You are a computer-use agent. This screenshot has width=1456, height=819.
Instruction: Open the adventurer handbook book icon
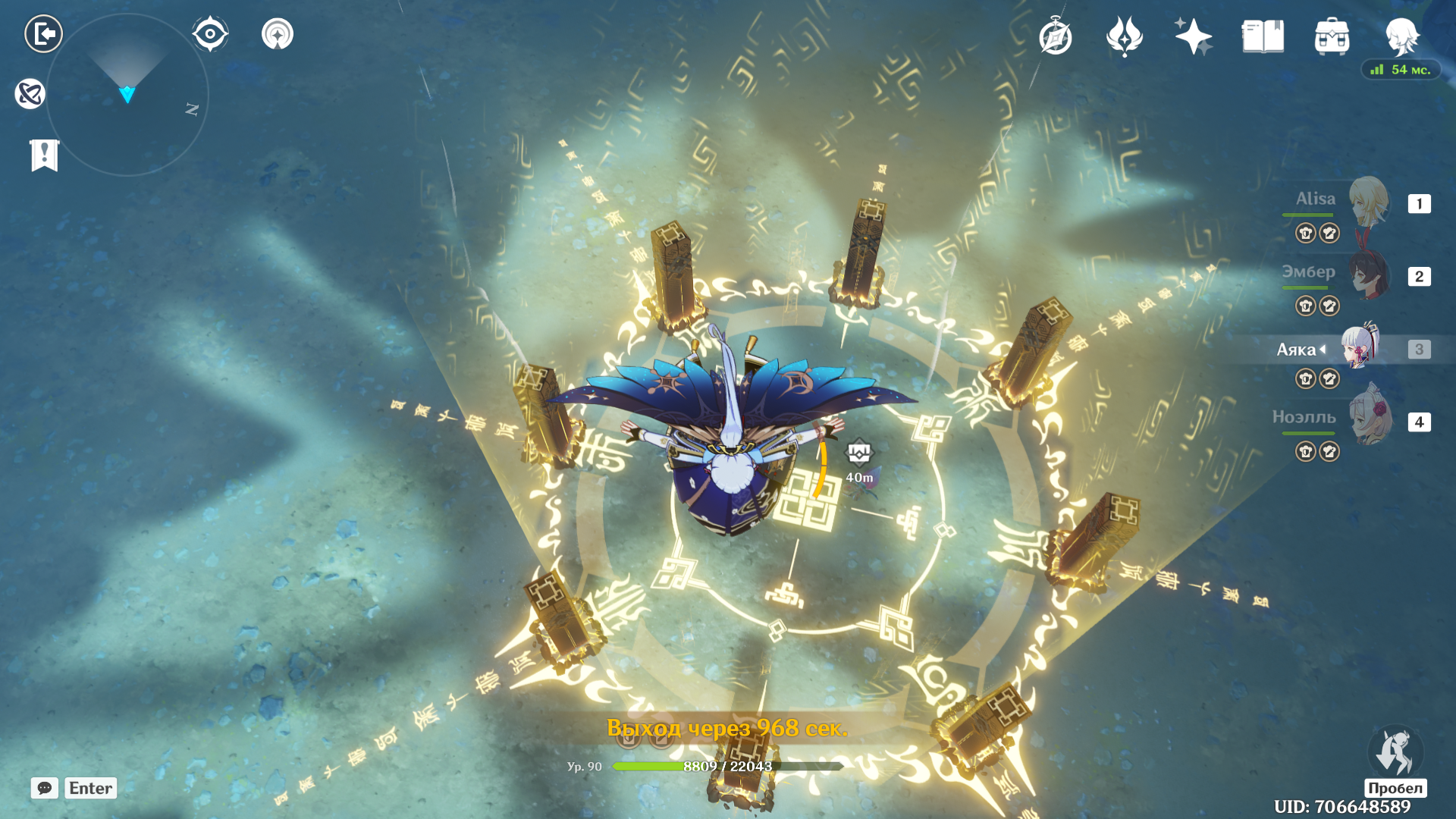[1263, 36]
